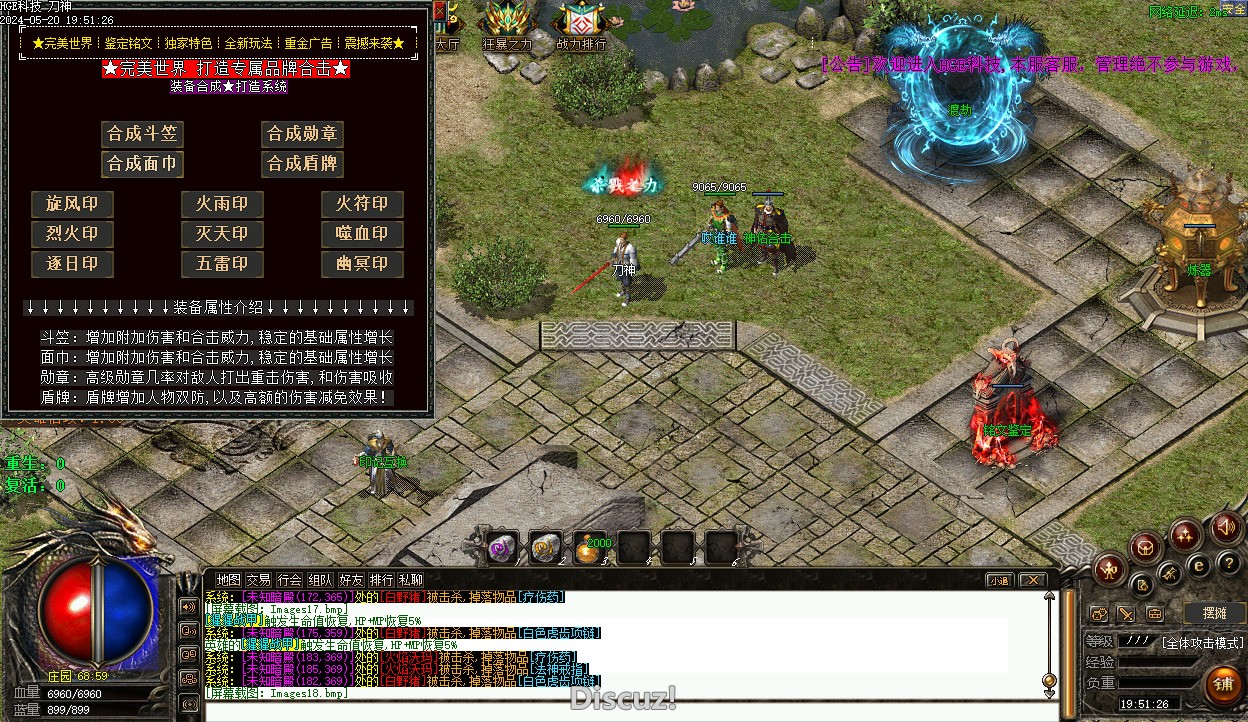
Task: Open the 合成盾牌 shield synthesis option
Action: click(302, 164)
